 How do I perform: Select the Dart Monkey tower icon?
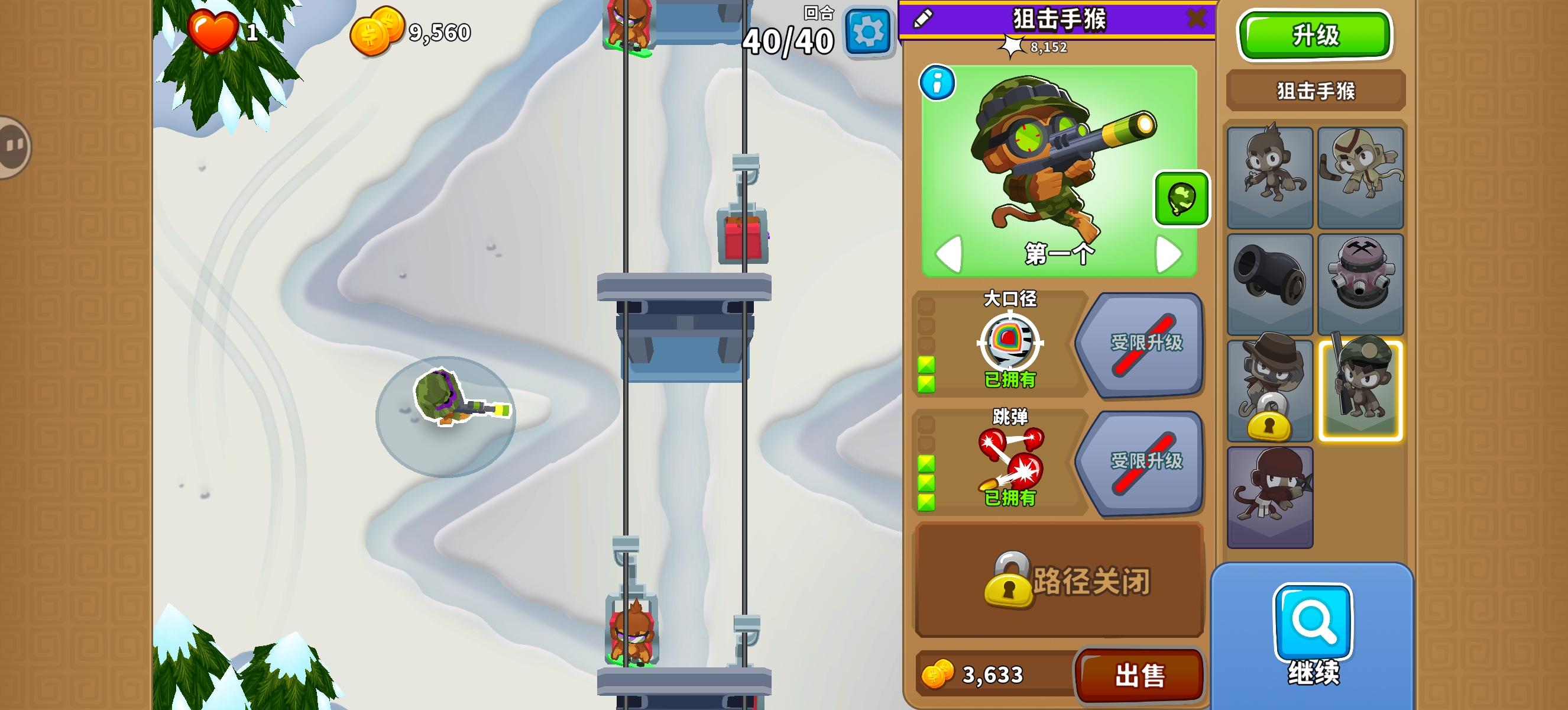click(x=1269, y=176)
